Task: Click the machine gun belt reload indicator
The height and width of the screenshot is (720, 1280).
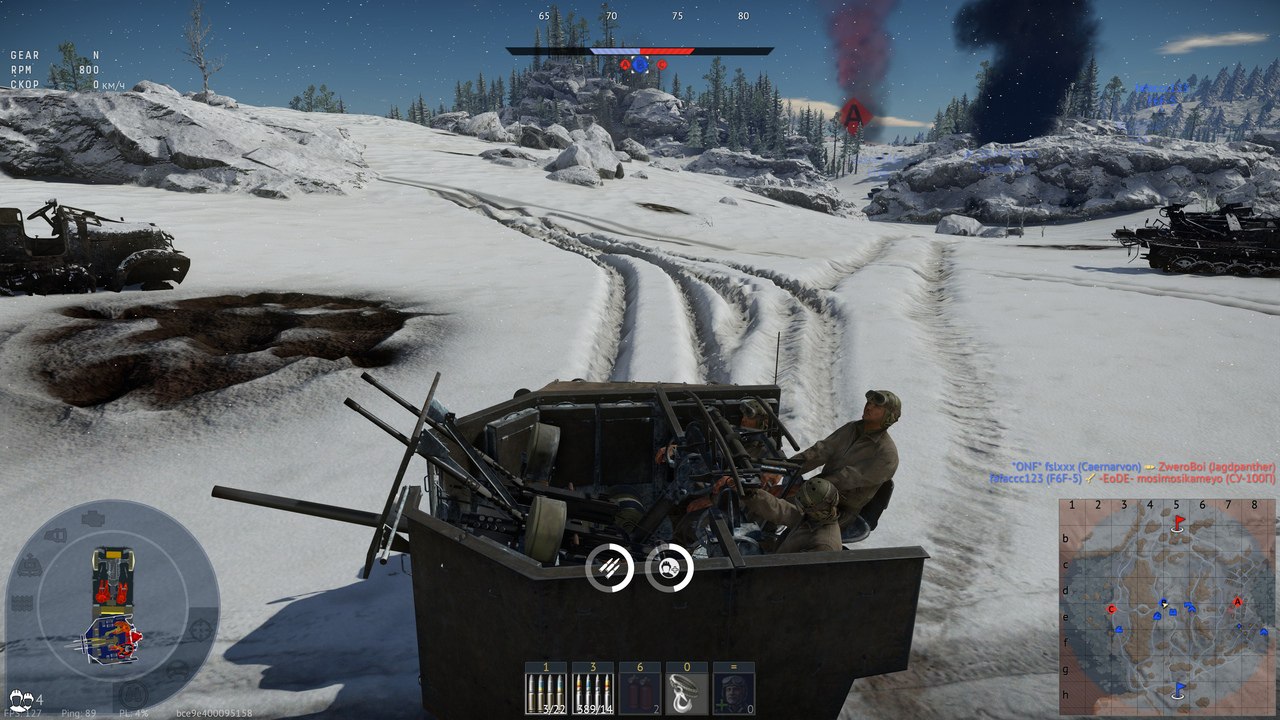Action: click(609, 567)
